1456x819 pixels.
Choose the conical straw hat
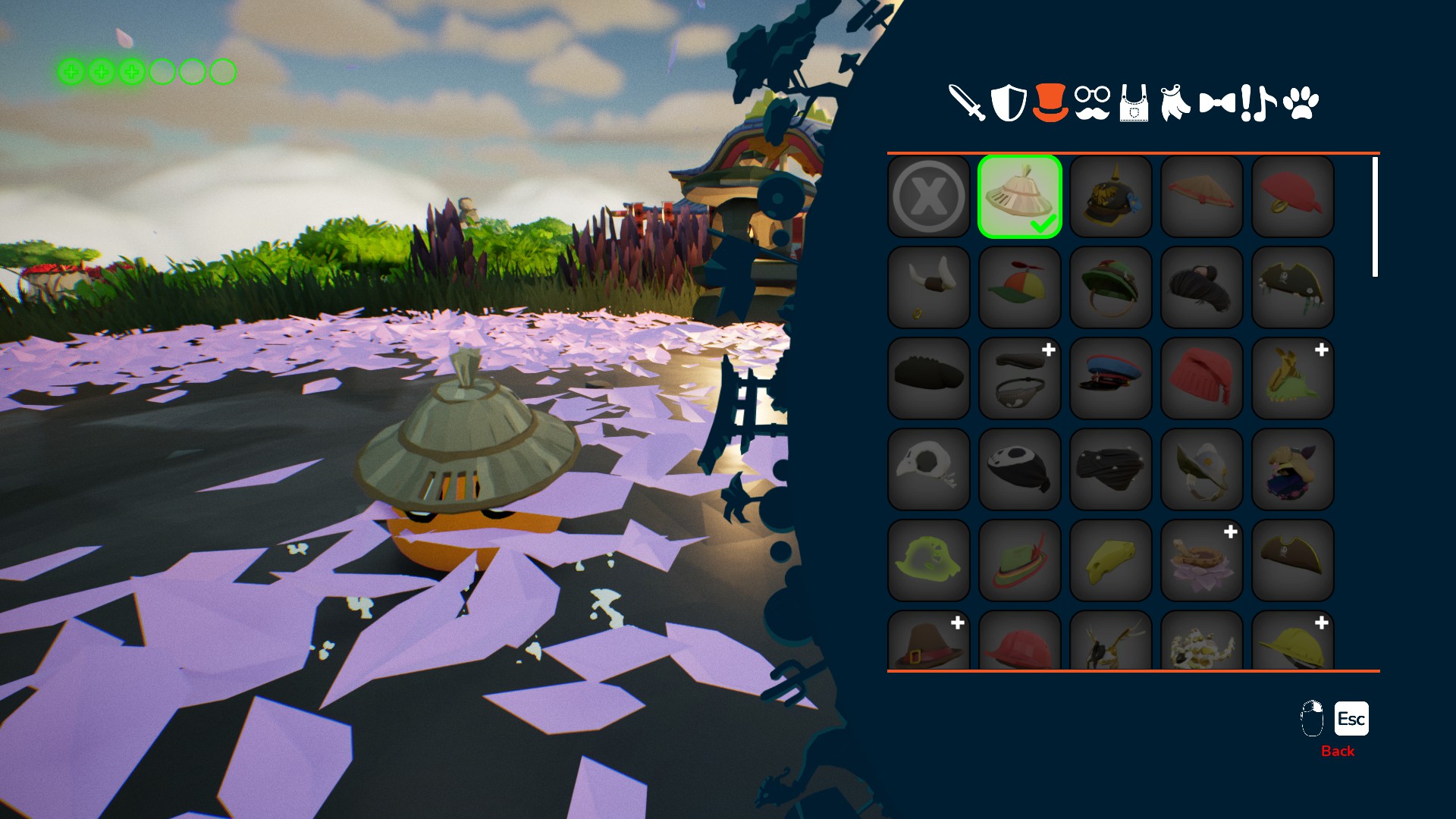pyautogui.click(x=1202, y=196)
